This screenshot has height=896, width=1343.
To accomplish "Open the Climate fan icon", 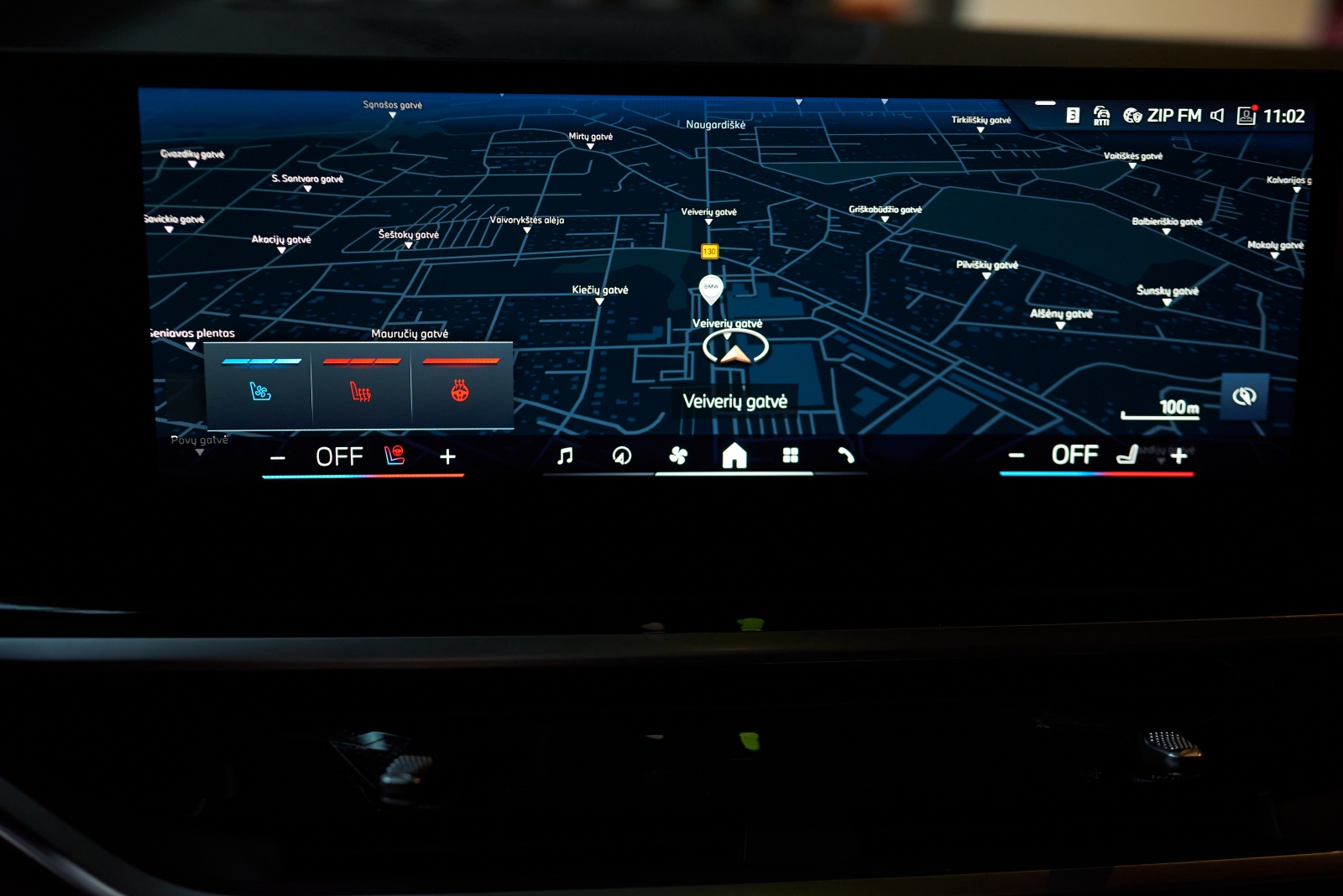I will pos(680,456).
